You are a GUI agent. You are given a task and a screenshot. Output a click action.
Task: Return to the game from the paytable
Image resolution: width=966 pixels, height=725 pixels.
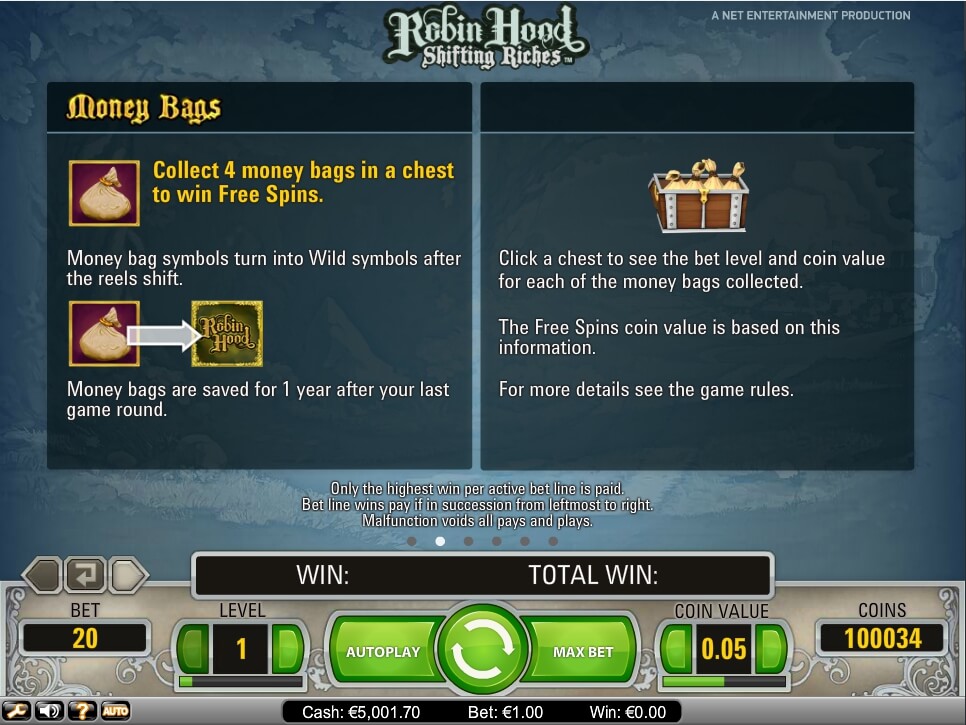point(86,575)
